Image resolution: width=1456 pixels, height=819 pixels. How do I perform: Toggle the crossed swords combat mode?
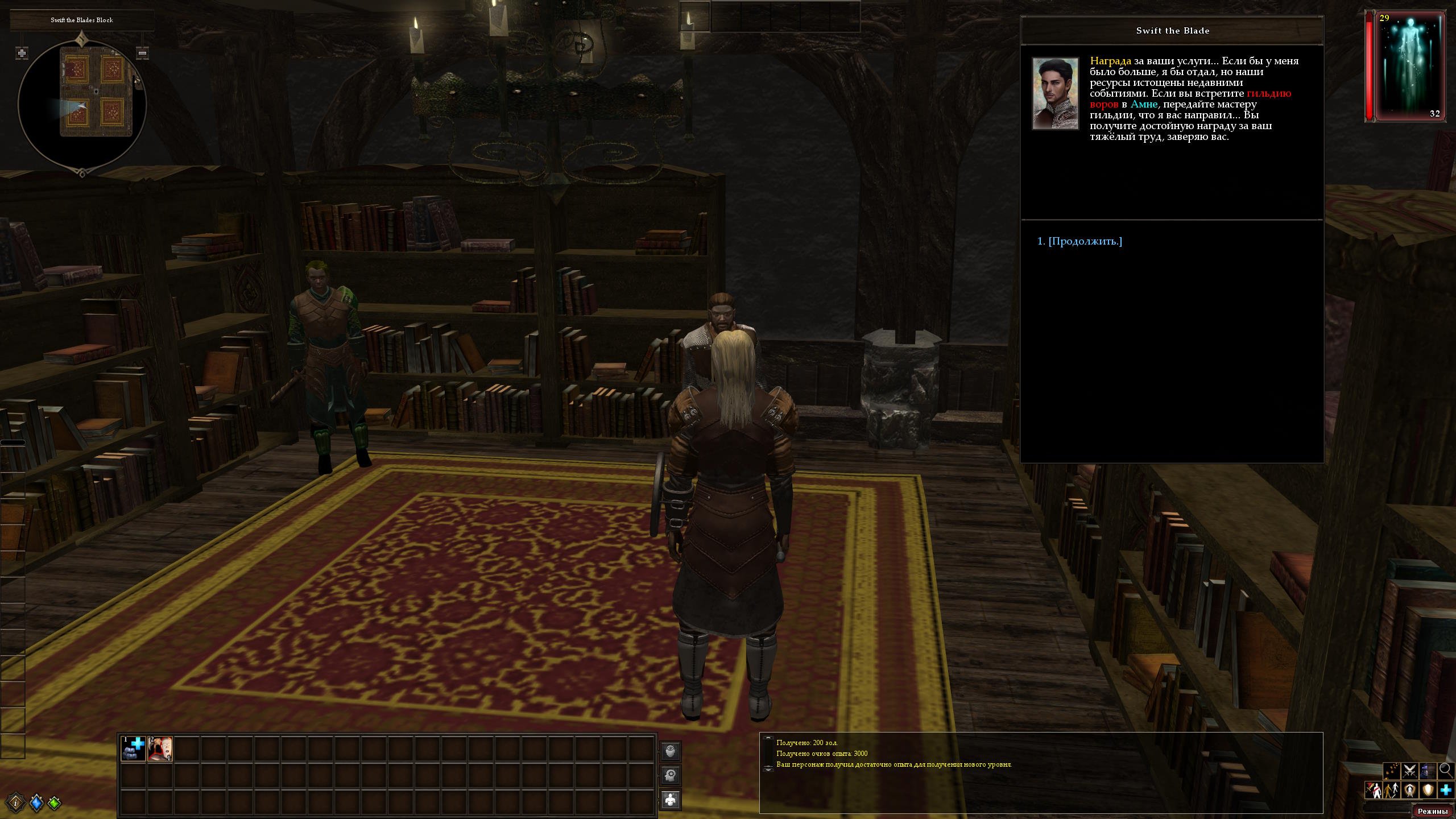[x=1409, y=771]
